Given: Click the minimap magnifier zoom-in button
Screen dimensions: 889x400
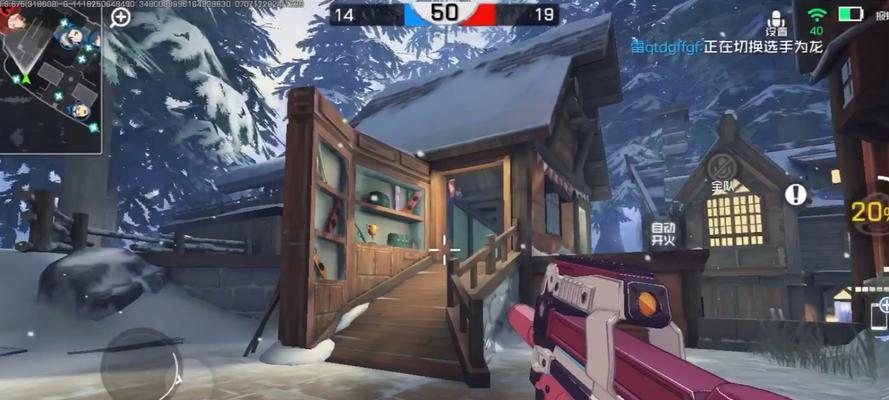Looking at the screenshot, I should (x=120, y=17).
